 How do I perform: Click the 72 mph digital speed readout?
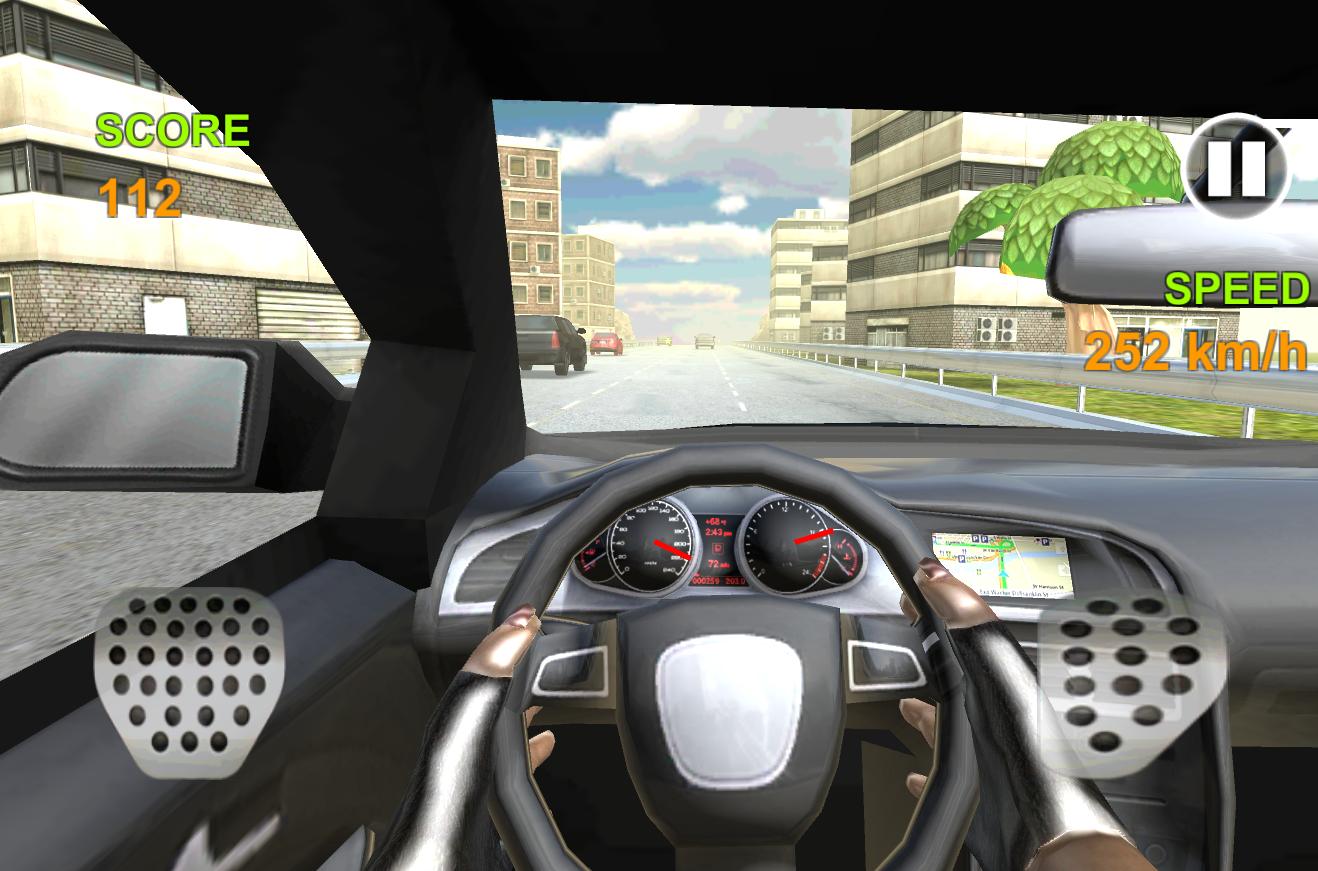click(x=714, y=564)
